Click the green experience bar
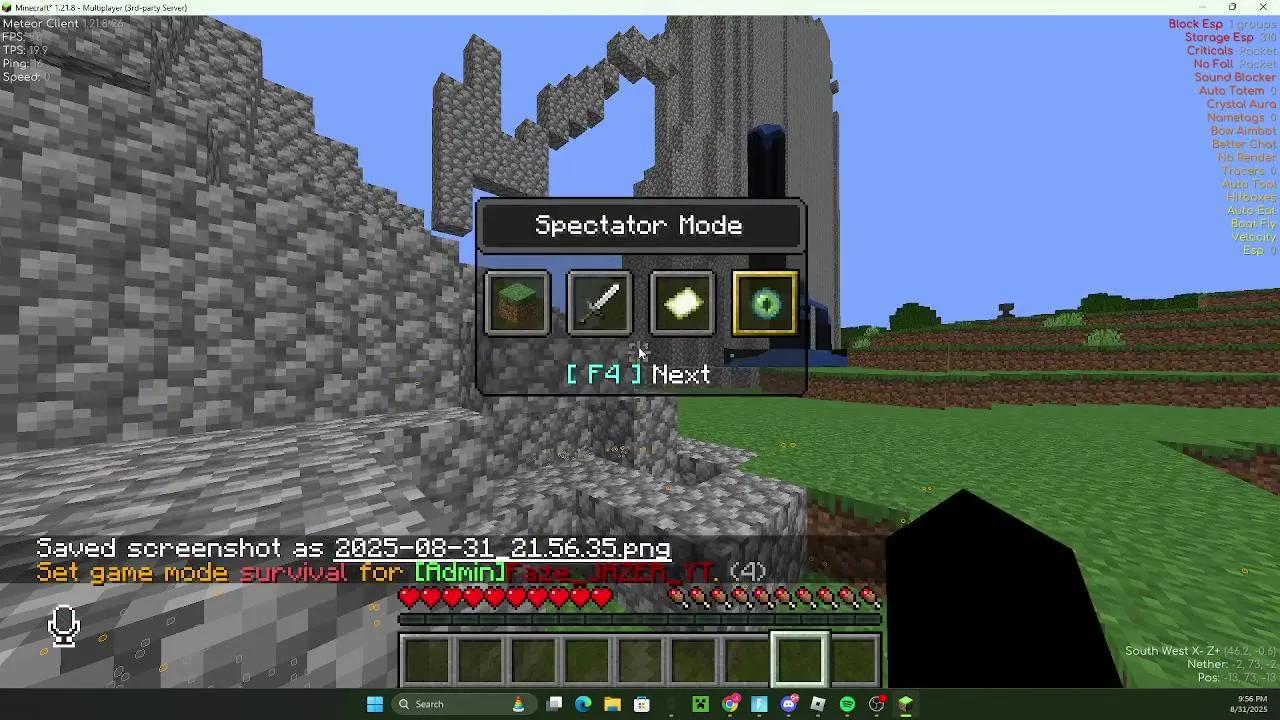 pyautogui.click(x=640, y=619)
